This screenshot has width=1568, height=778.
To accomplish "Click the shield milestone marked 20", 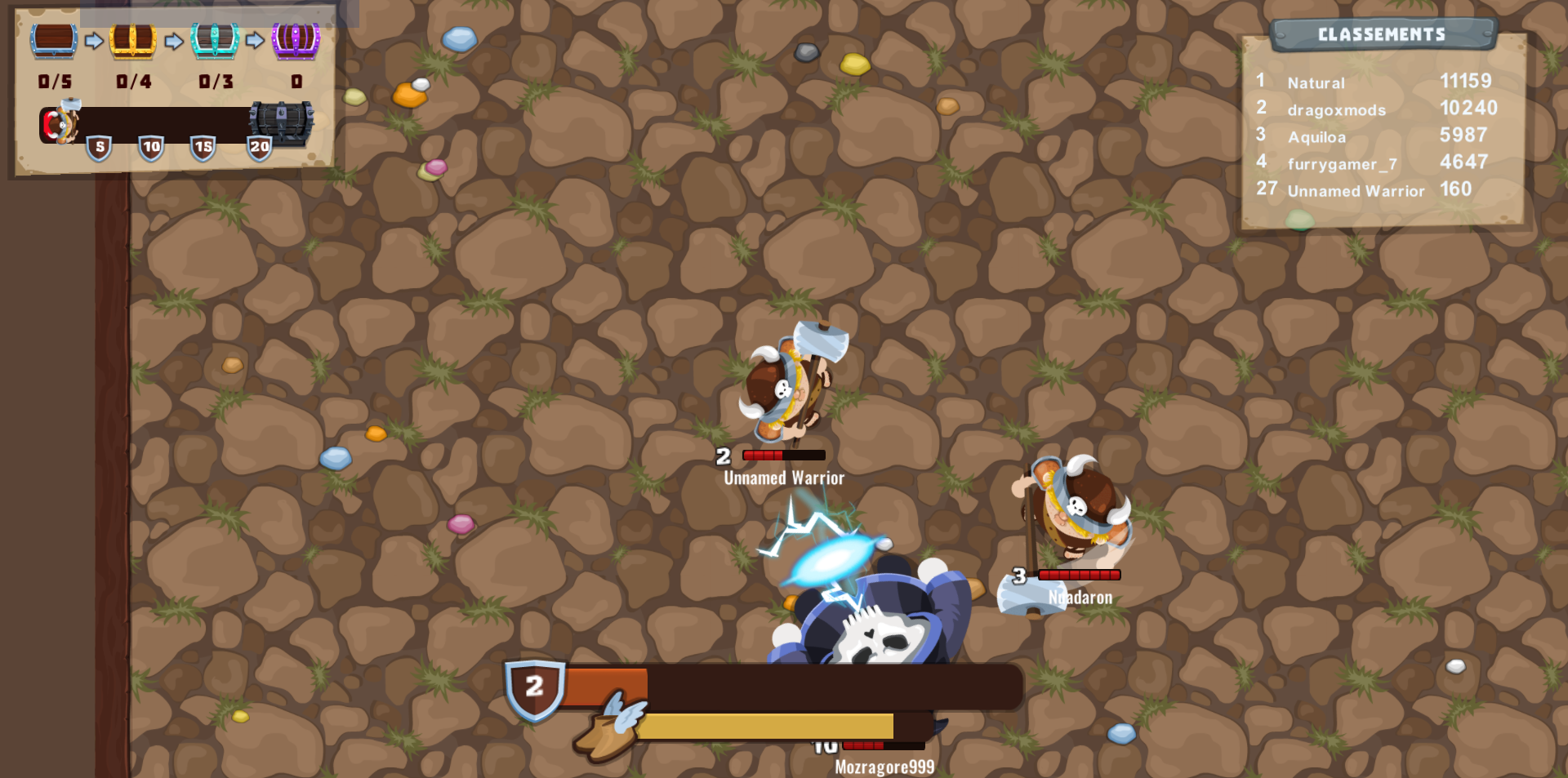I will pyautogui.click(x=260, y=149).
